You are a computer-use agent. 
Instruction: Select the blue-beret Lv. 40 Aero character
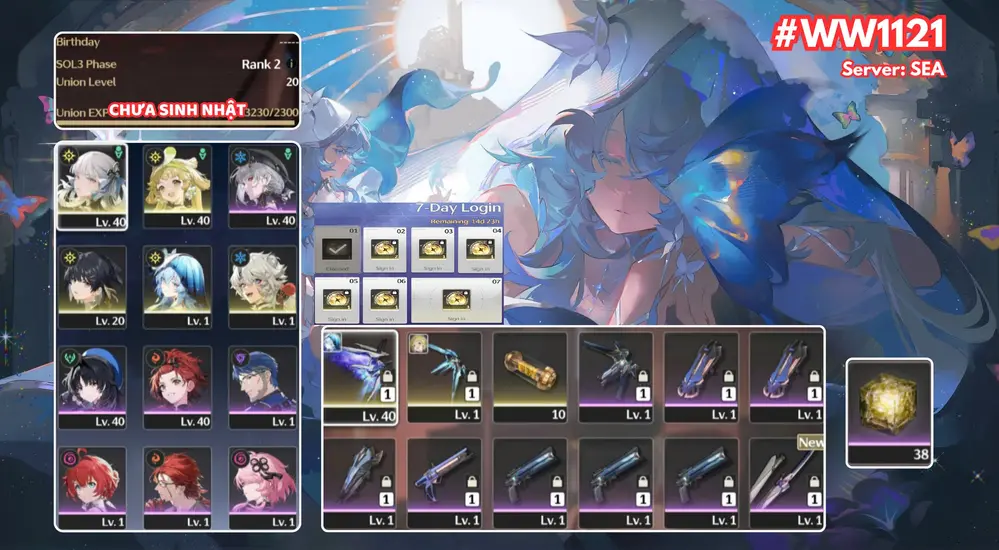91,387
